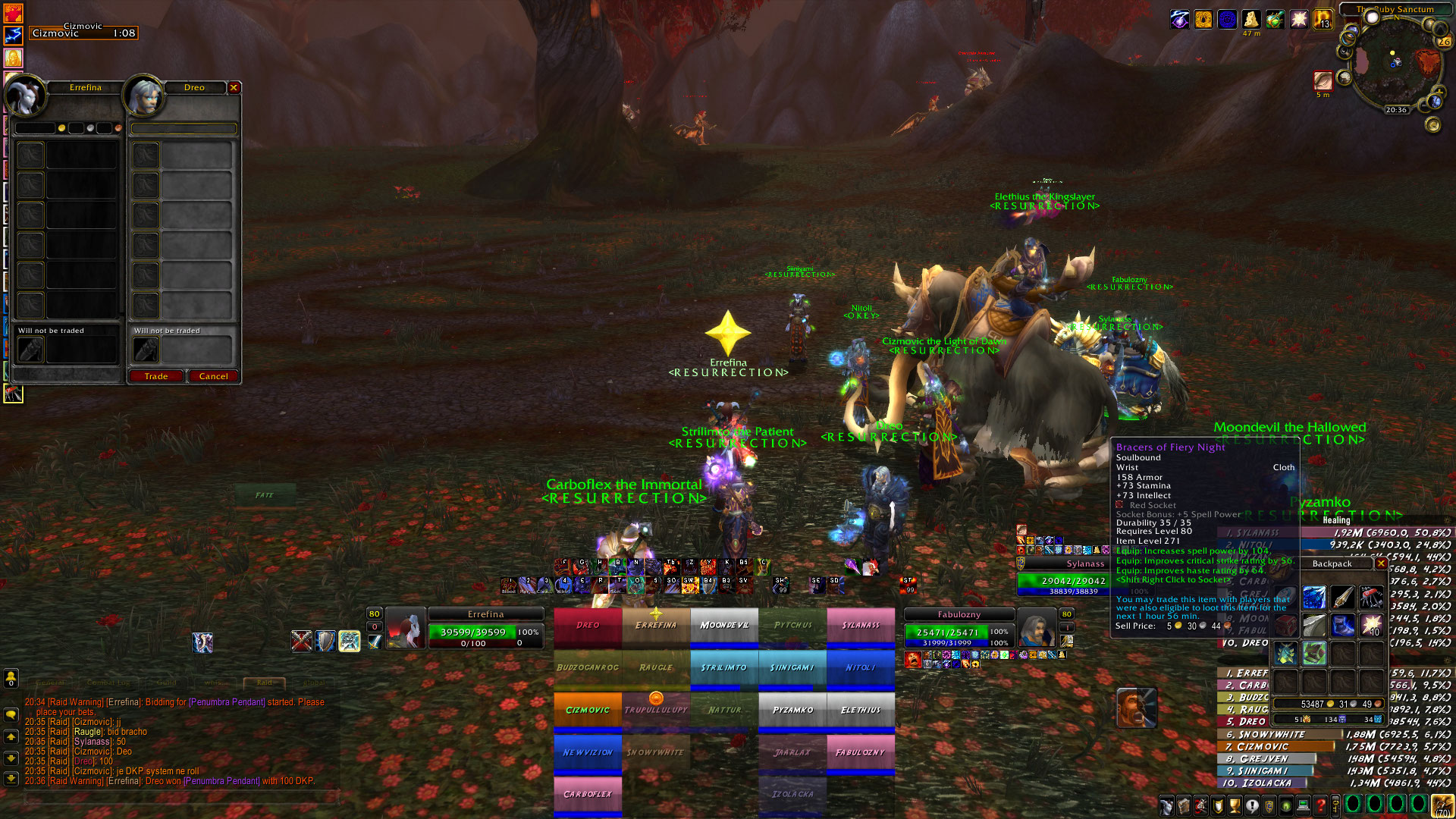Viewport: 1456px width, 819px height.
Task: Switch to the General chat tab
Action: [50, 682]
